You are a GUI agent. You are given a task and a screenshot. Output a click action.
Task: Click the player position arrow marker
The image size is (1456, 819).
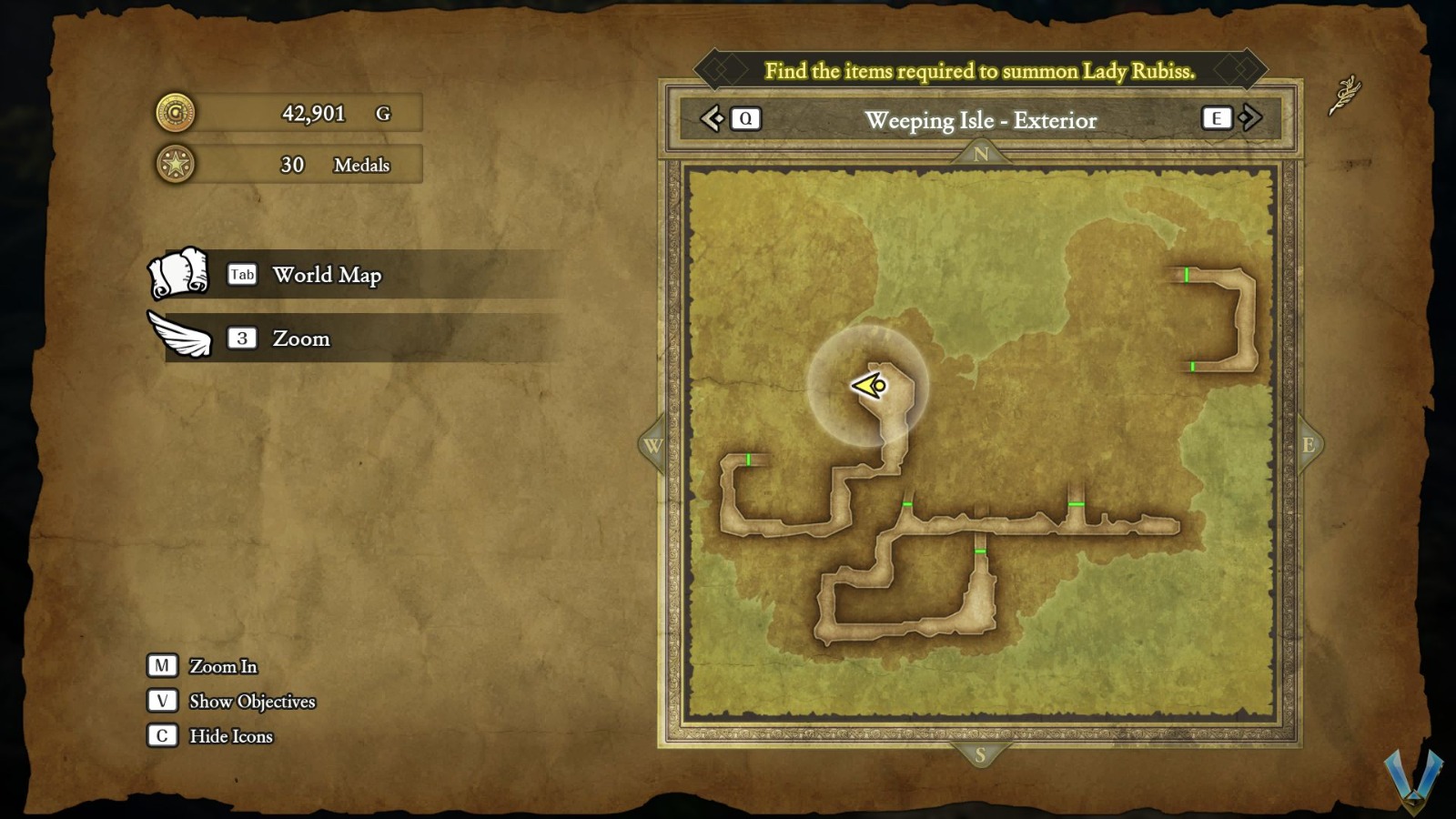pos(866,388)
